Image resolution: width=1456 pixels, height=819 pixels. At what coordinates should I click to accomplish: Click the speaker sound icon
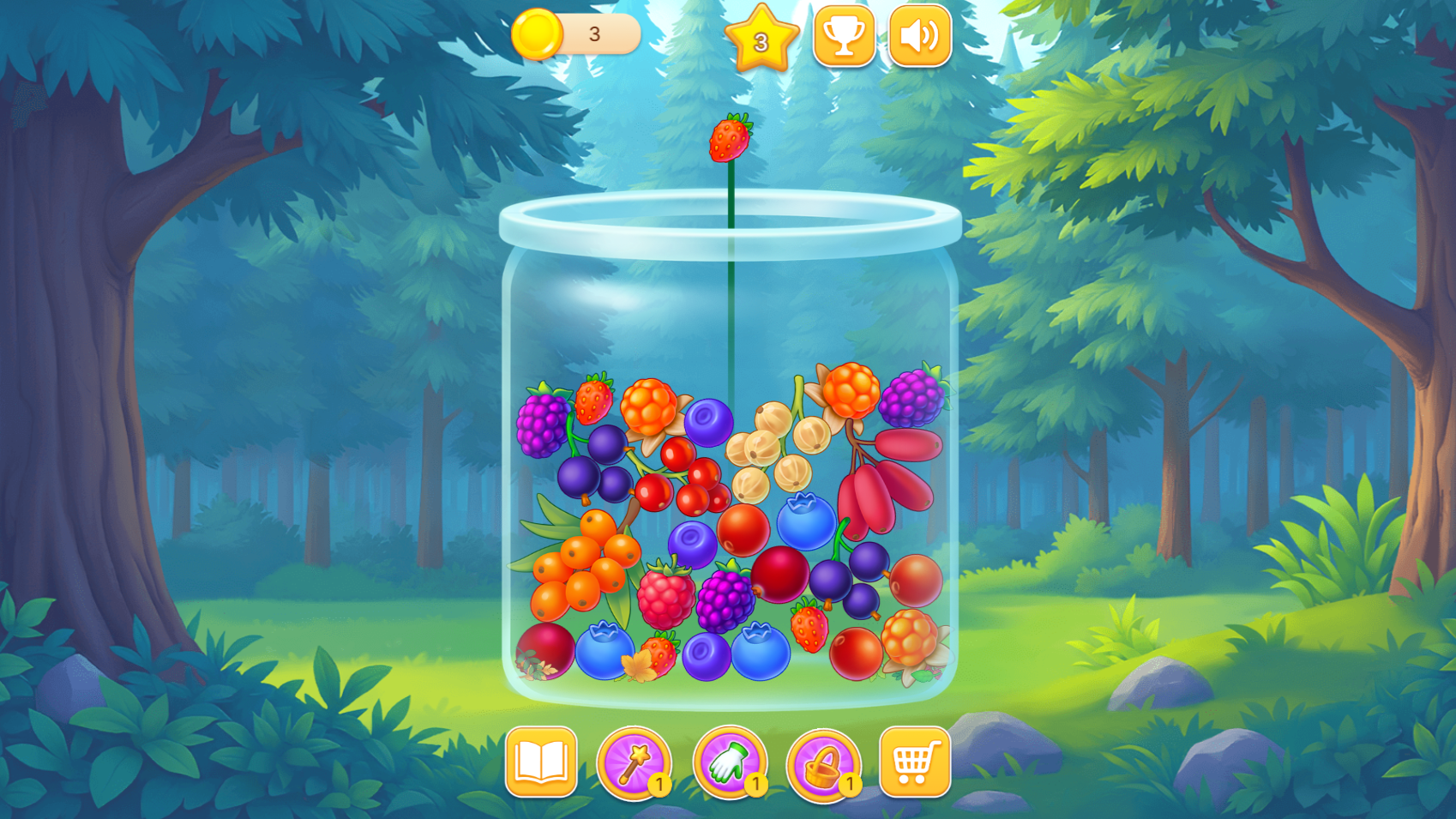918,36
